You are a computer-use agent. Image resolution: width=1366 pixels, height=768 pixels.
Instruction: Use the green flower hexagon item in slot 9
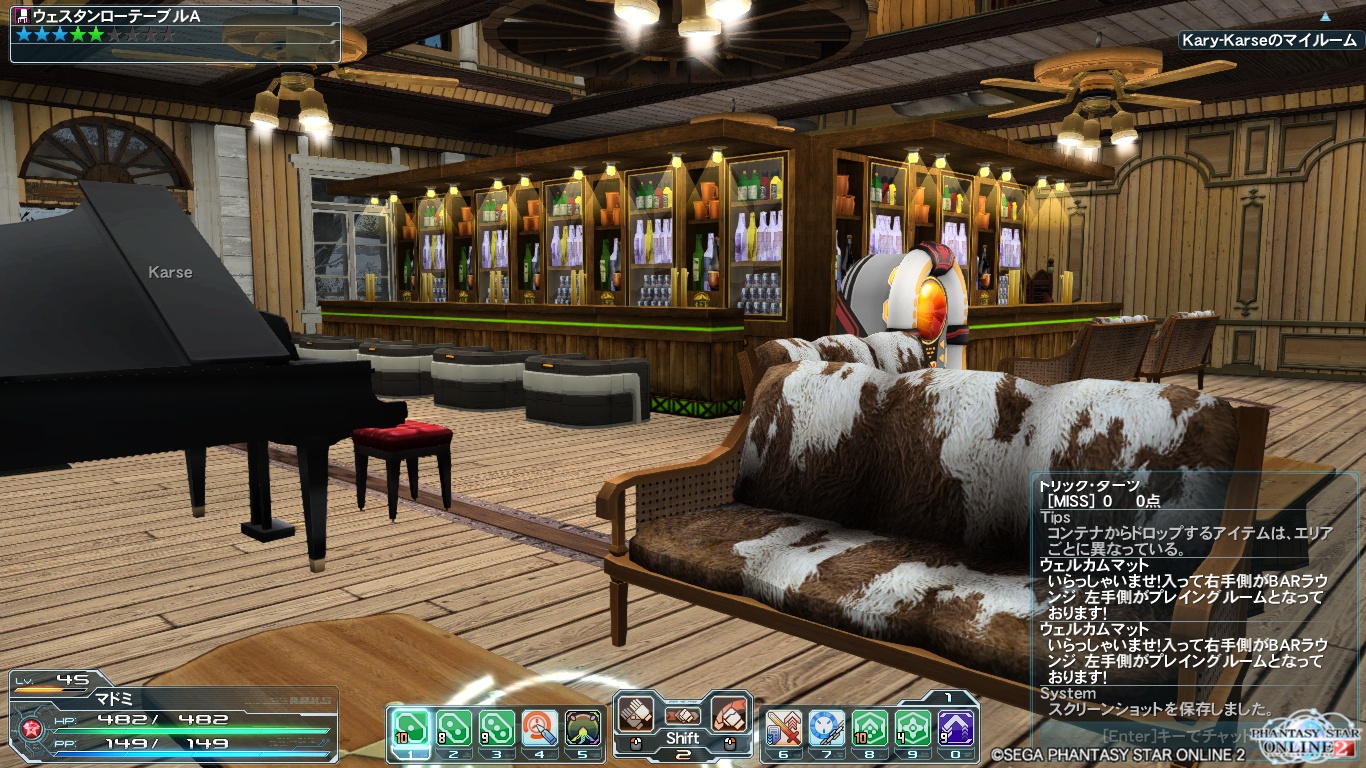[x=913, y=728]
